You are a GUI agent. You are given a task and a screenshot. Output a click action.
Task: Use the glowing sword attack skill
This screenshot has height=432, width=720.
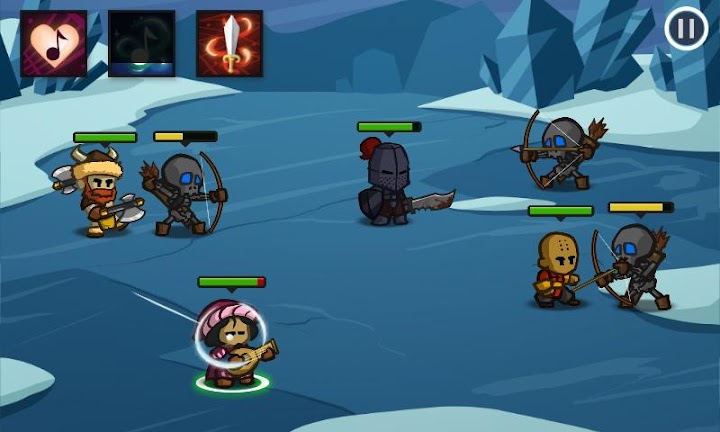click(229, 44)
